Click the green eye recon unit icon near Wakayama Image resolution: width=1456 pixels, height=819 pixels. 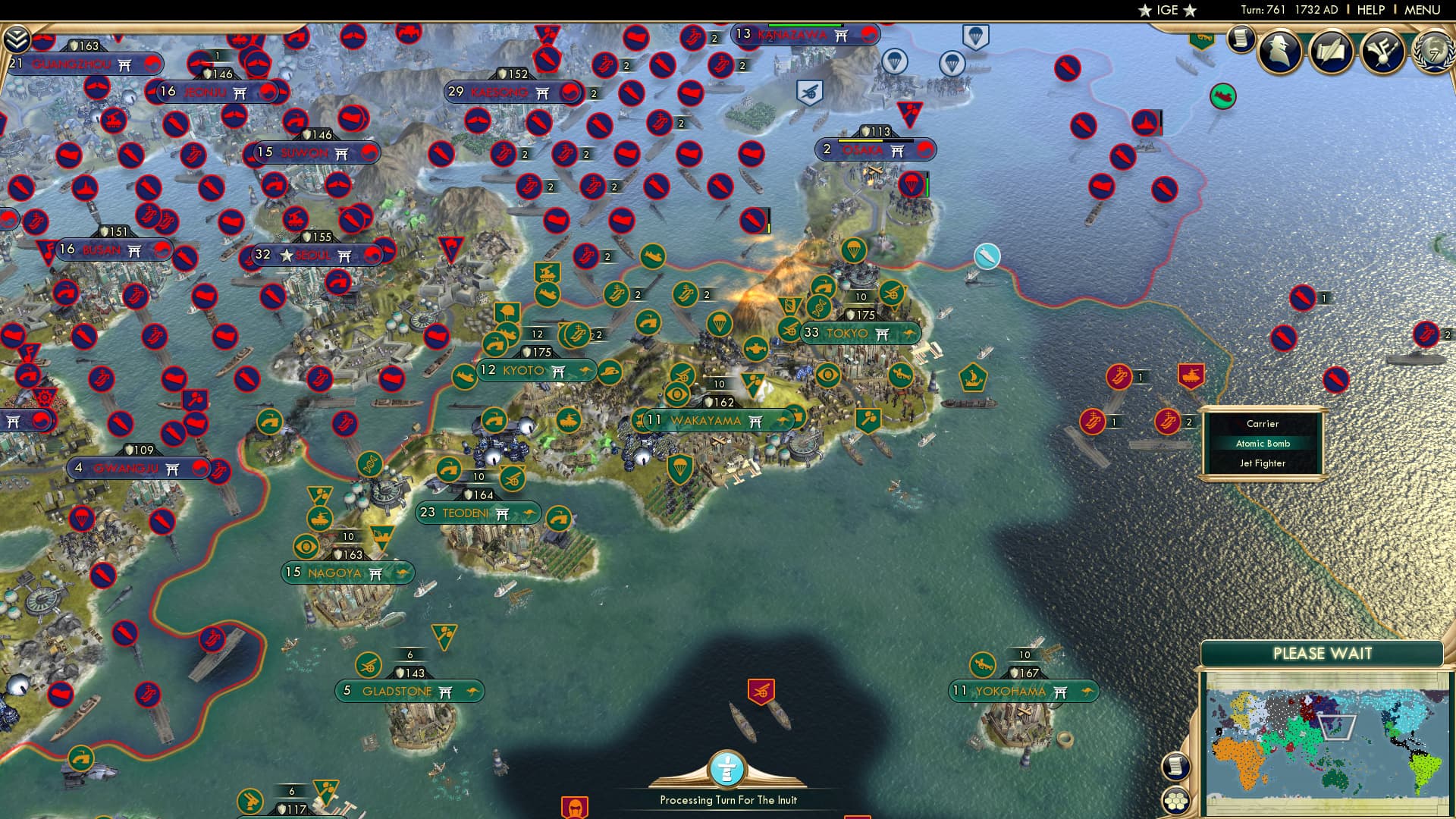tap(676, 394)
